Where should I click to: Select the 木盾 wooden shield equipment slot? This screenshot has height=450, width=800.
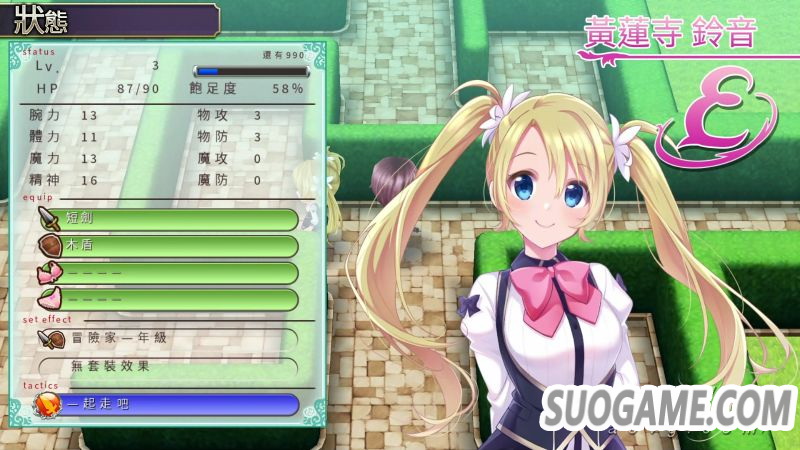(x=168, y=246)
